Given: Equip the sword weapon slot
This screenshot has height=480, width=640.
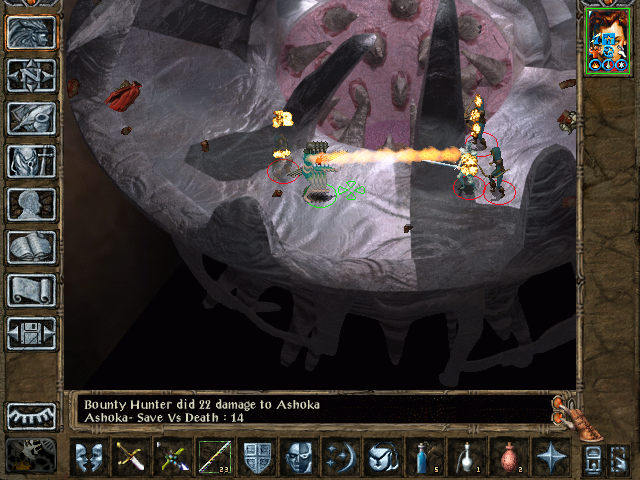Looking at the screenshot, I should [x=132, y=459].
